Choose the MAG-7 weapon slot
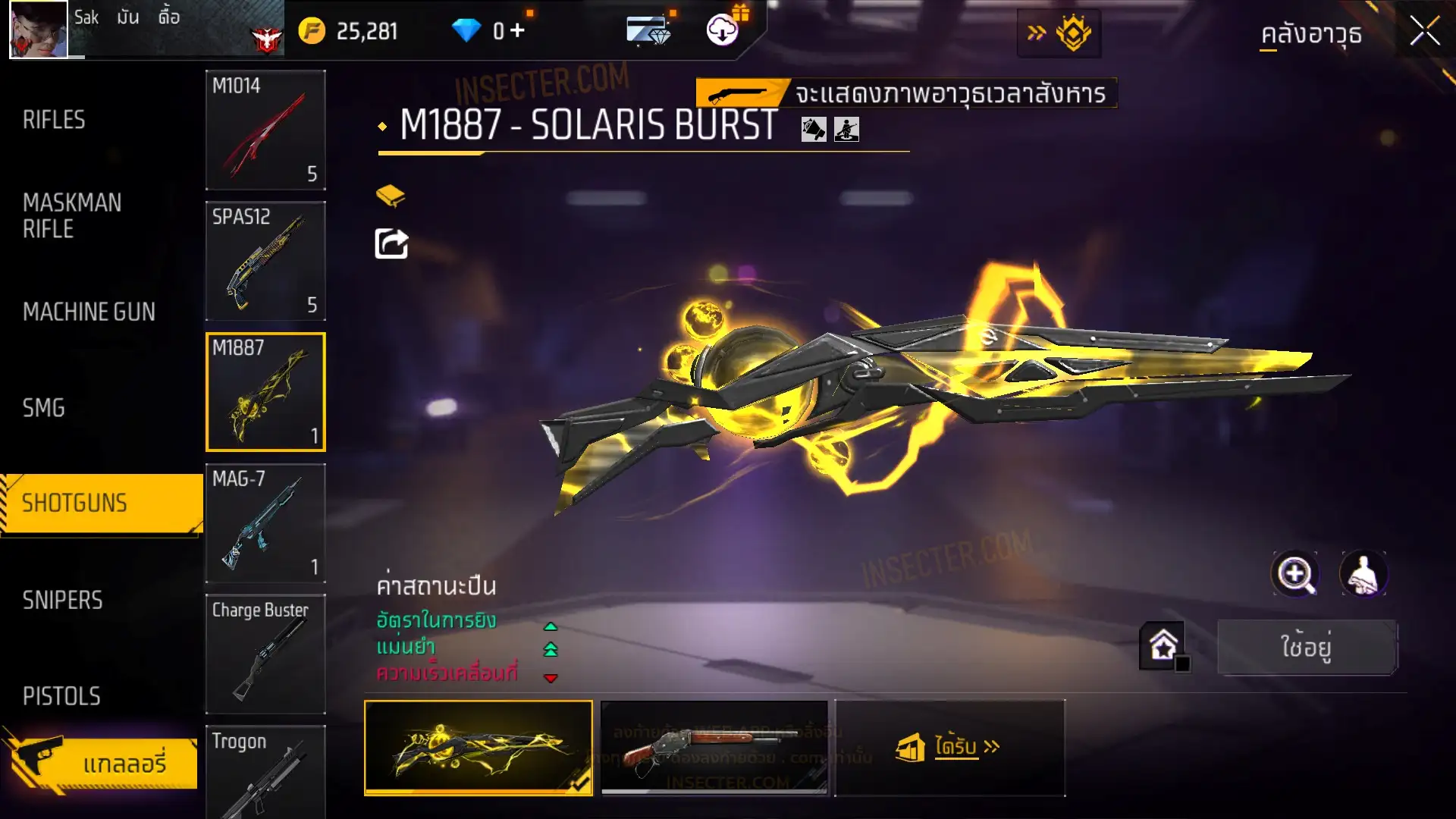Screen dimensions: 1456x819 point(265,523)
